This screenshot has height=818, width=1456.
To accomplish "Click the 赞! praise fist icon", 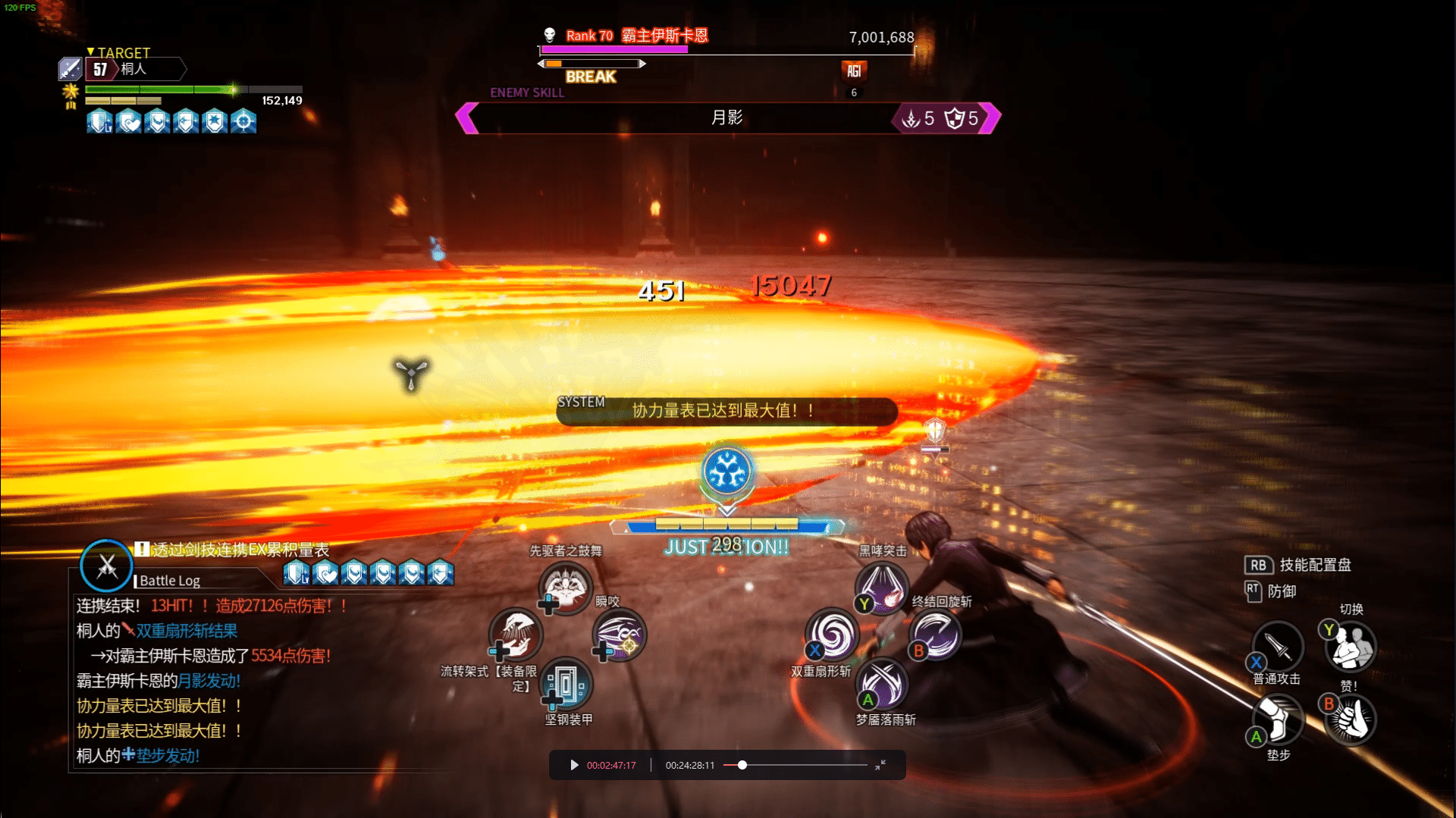I will (x=1351, y=720).
